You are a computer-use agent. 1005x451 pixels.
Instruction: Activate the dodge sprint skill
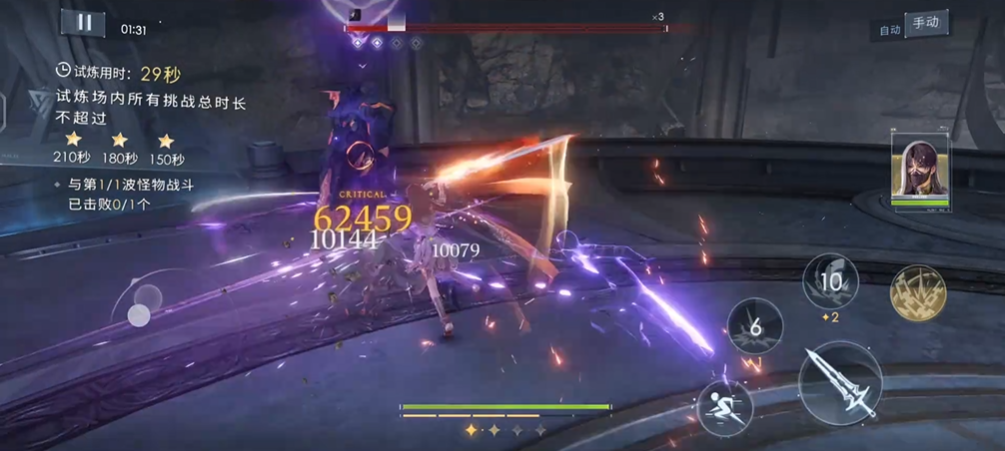[726, 409]
